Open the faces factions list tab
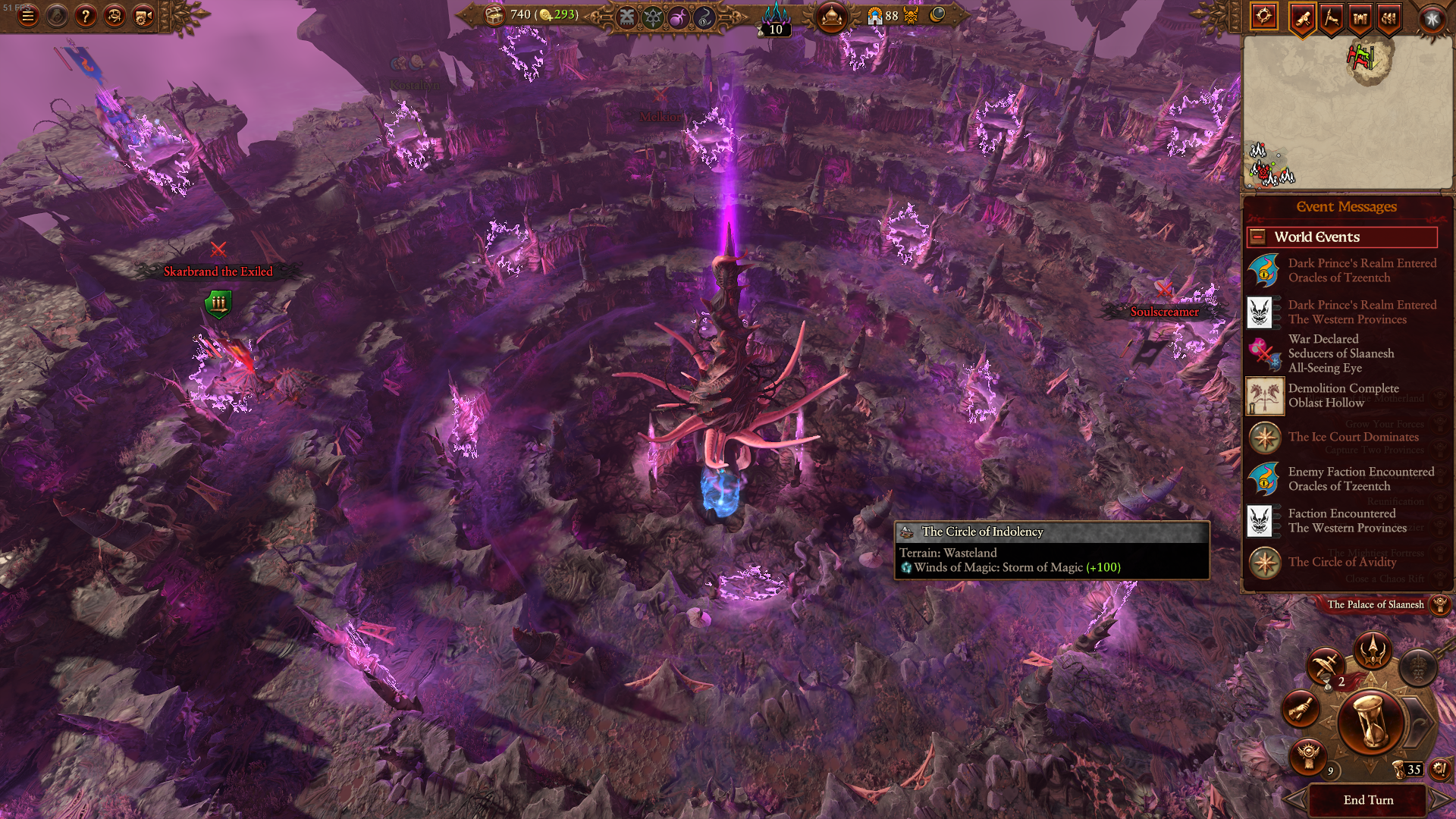The height and width of the screenshot is (819, 1456). click(1389, 18)
